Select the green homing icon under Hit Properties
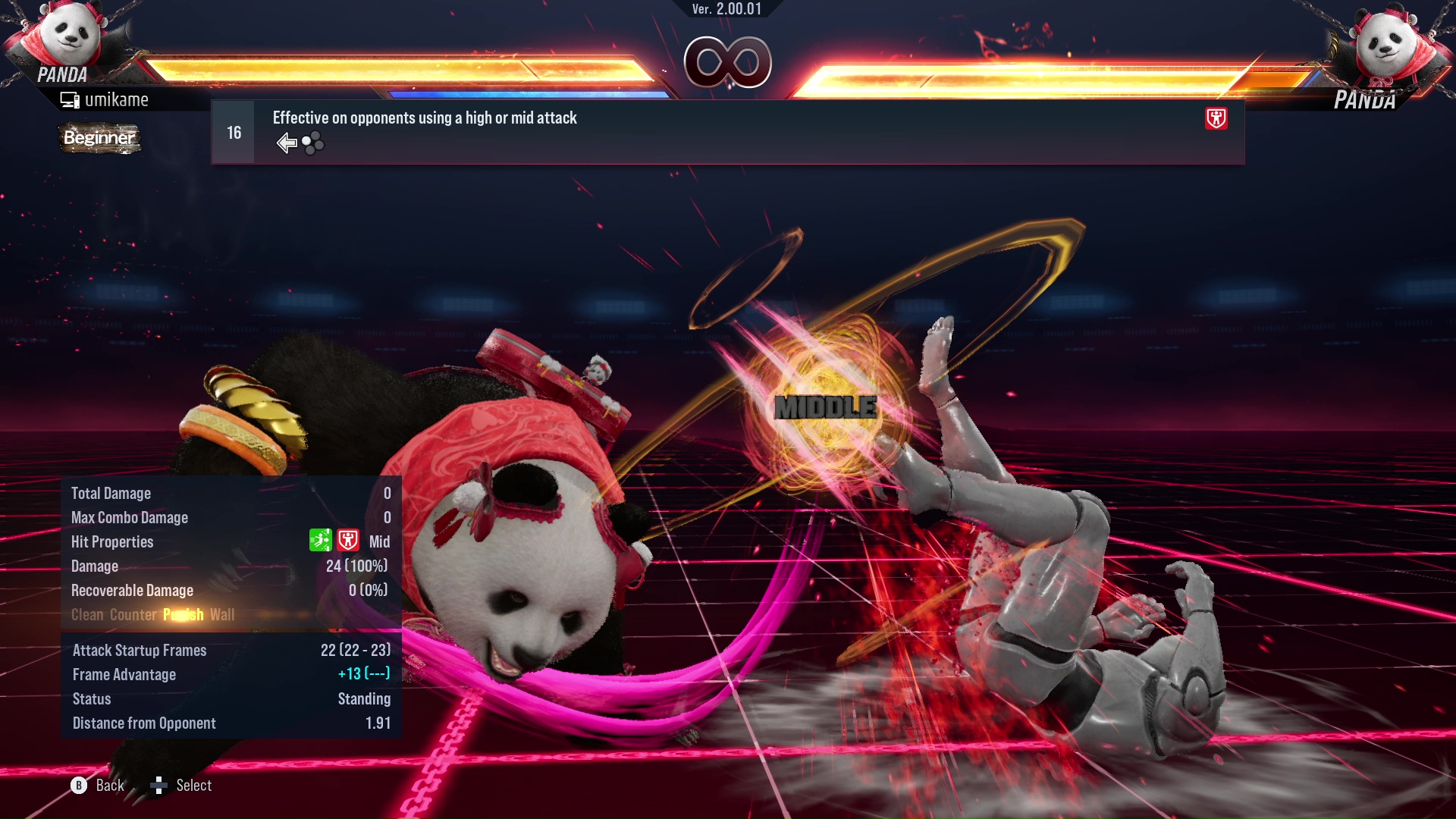Image resolution: width=1456 pixels, height=819 pixels. click(x=321, y=541)
